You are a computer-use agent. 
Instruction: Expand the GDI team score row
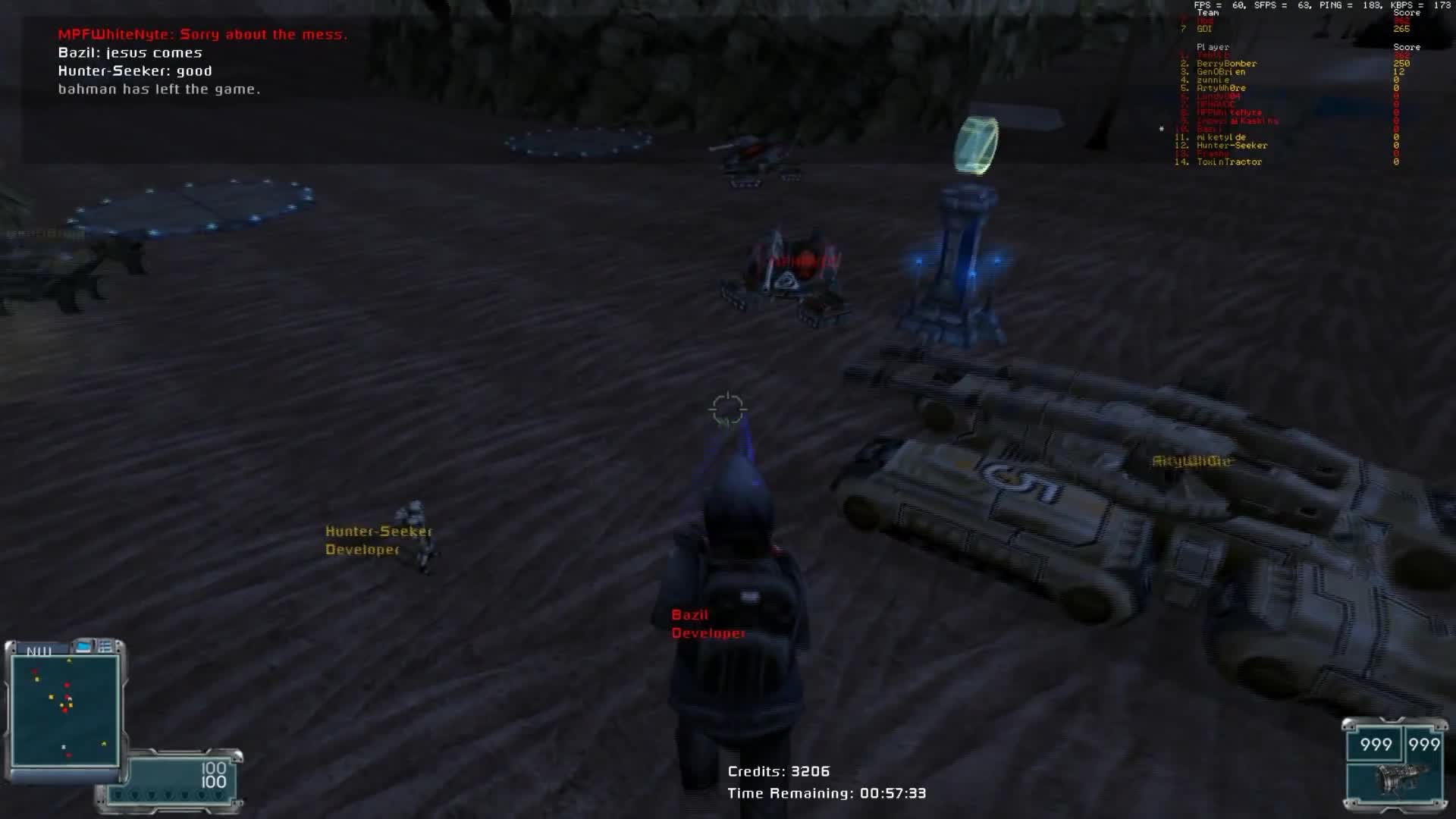coord(1204,30)
